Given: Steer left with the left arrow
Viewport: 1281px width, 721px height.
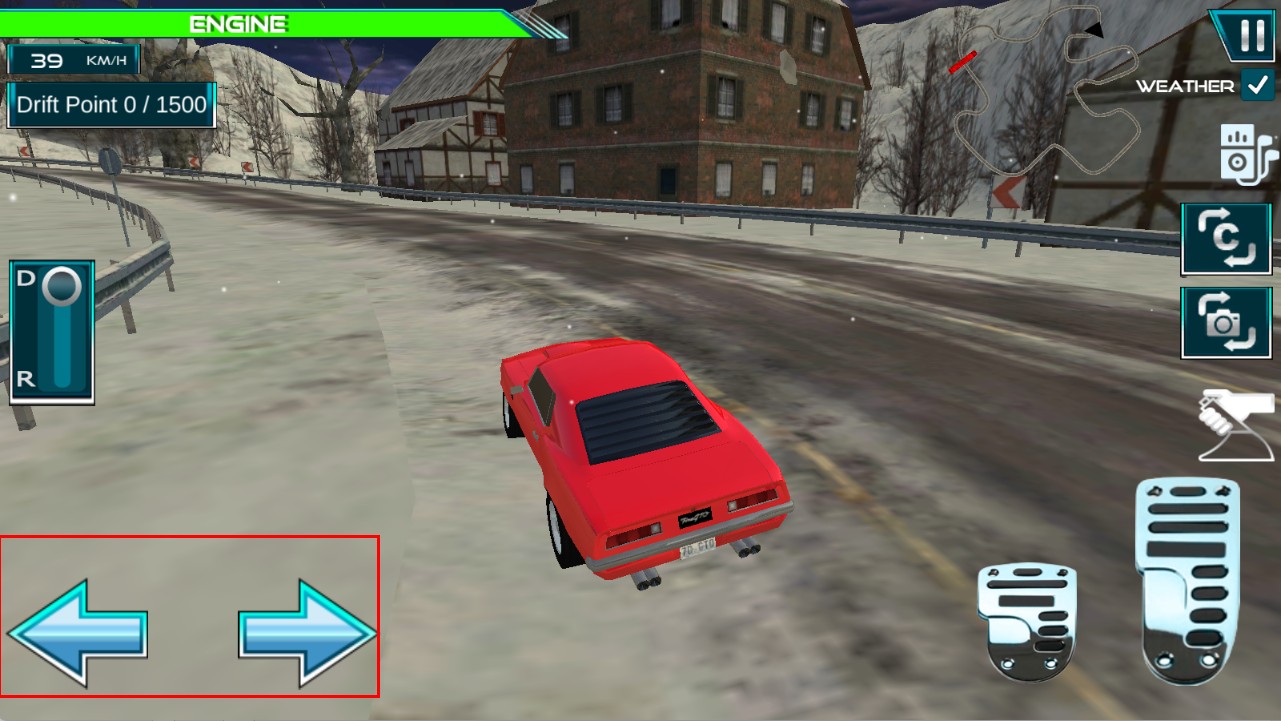Looking at the screenshot, I should coord(78,633).
